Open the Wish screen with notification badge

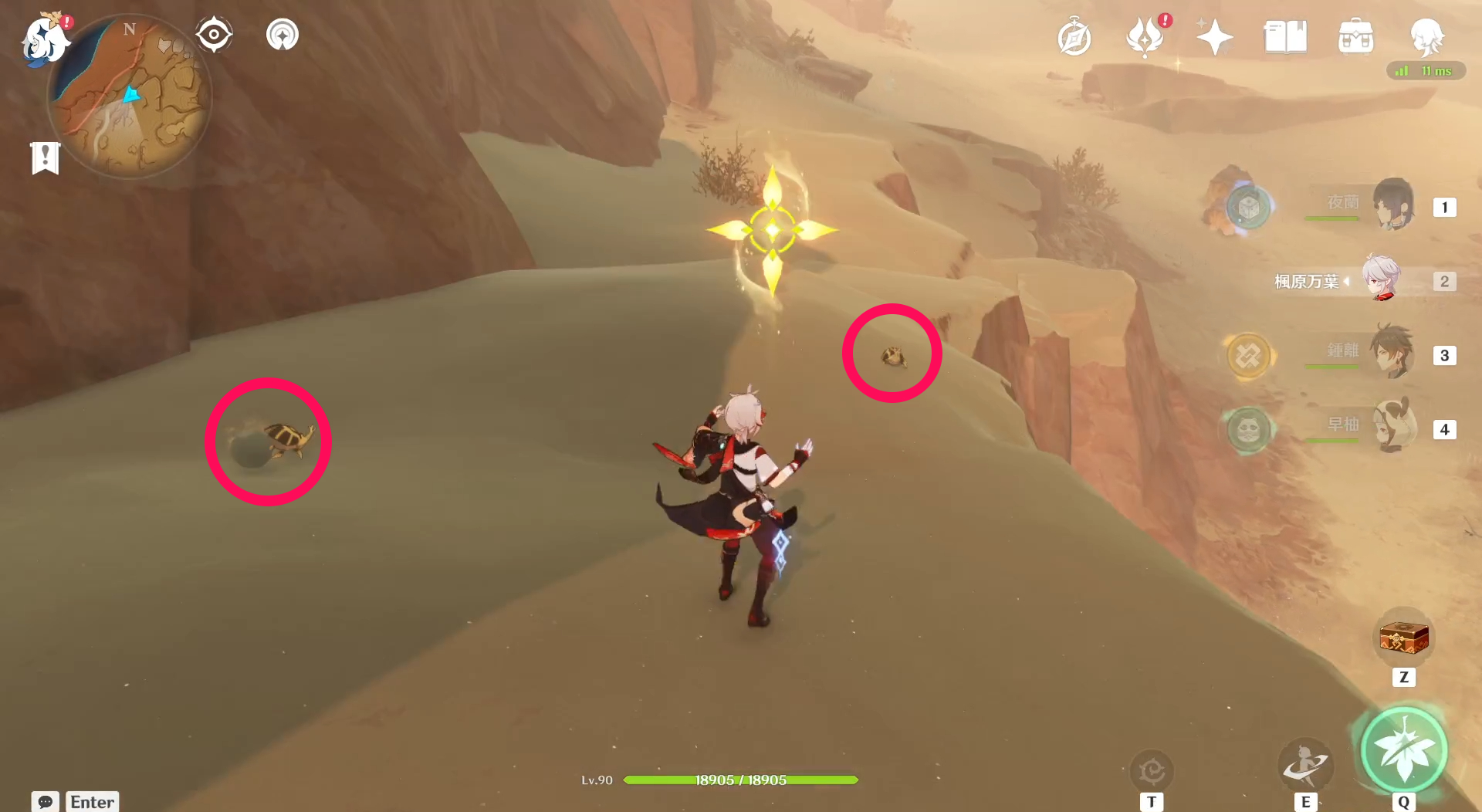(1145, 34)
